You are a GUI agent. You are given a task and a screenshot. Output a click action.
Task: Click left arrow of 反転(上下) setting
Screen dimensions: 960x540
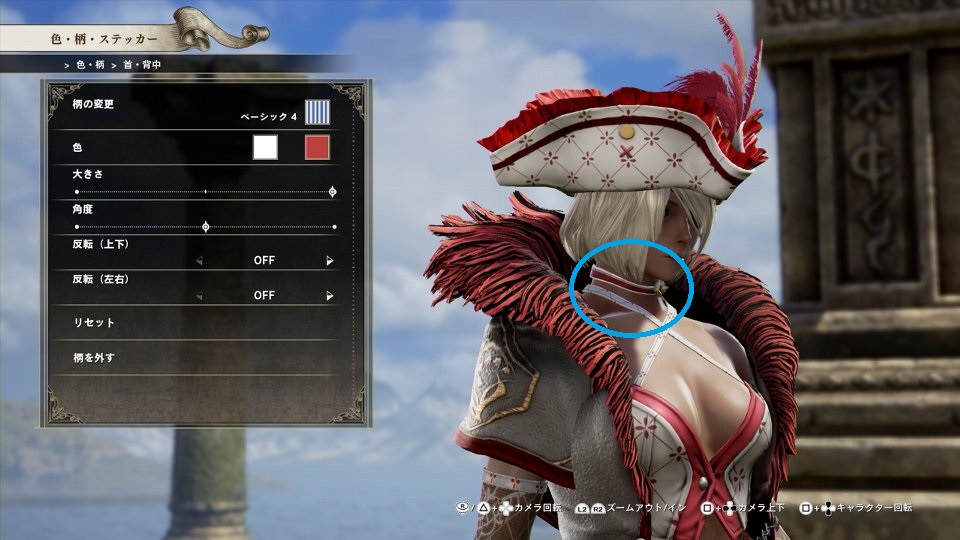coord(198,261)
